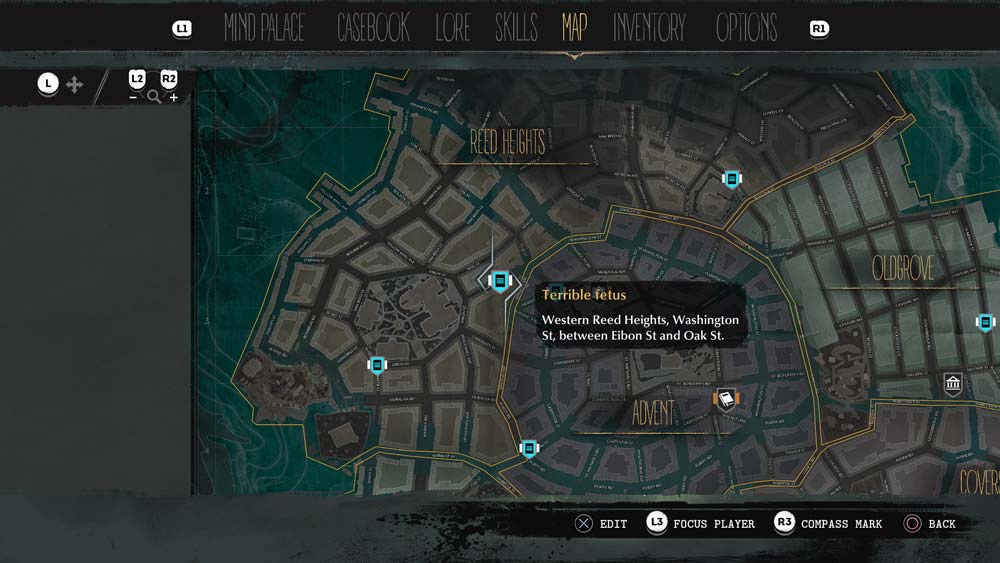Go to the Skills tab
The image size is (1000, 563).
[x=516, y=28]
